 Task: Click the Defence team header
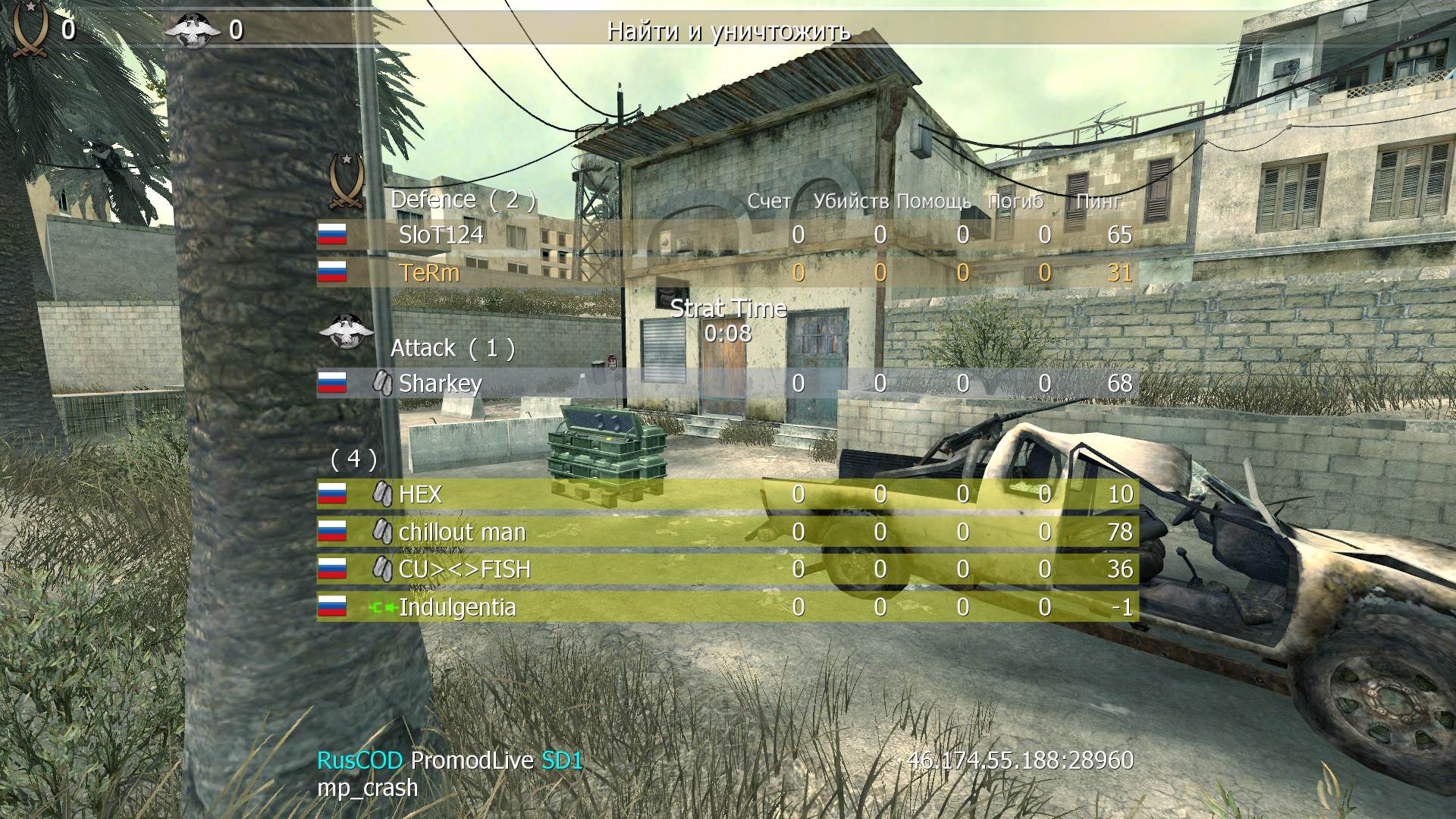pos(463,199)
